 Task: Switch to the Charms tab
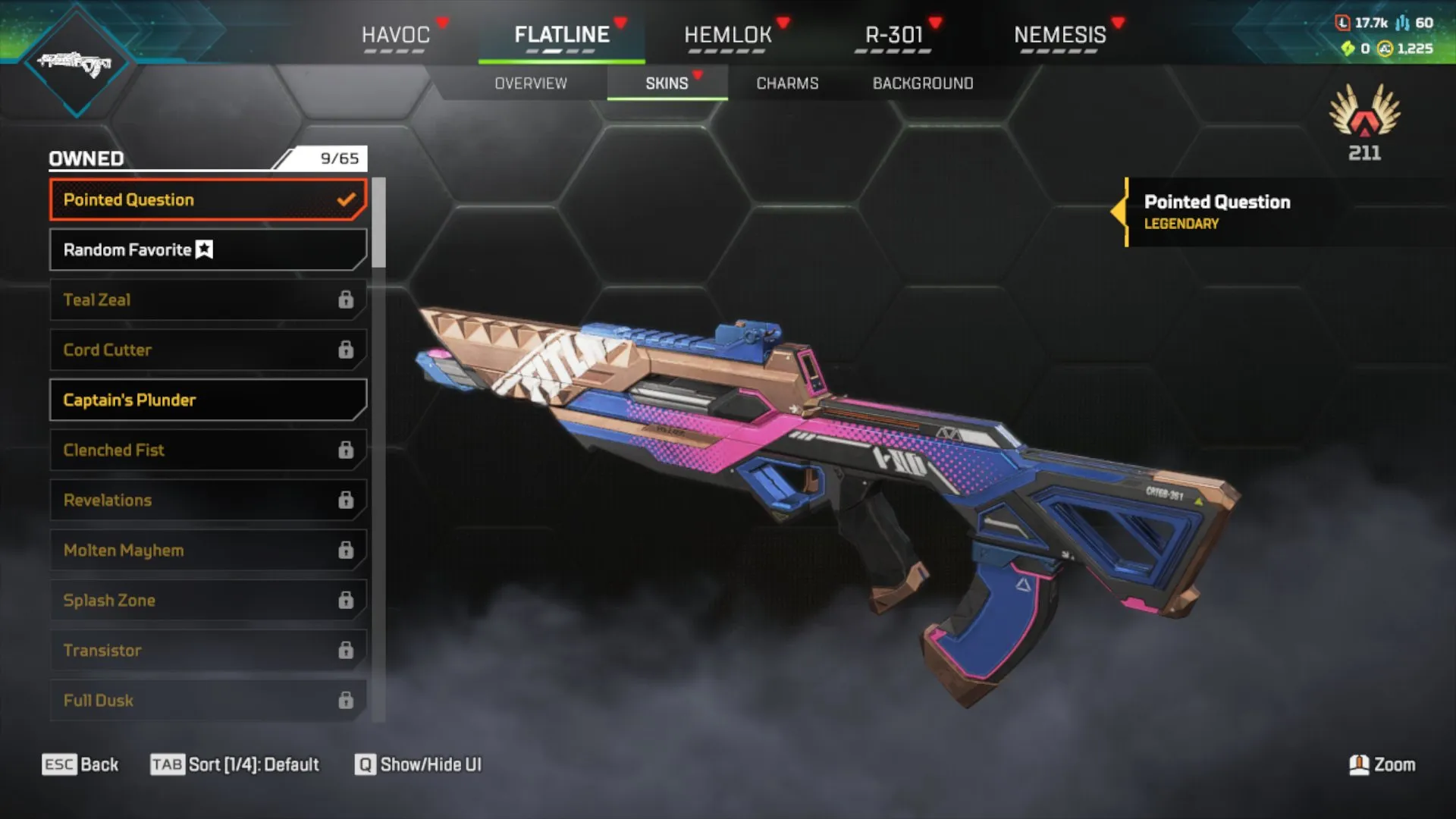(x=786, y=83)
